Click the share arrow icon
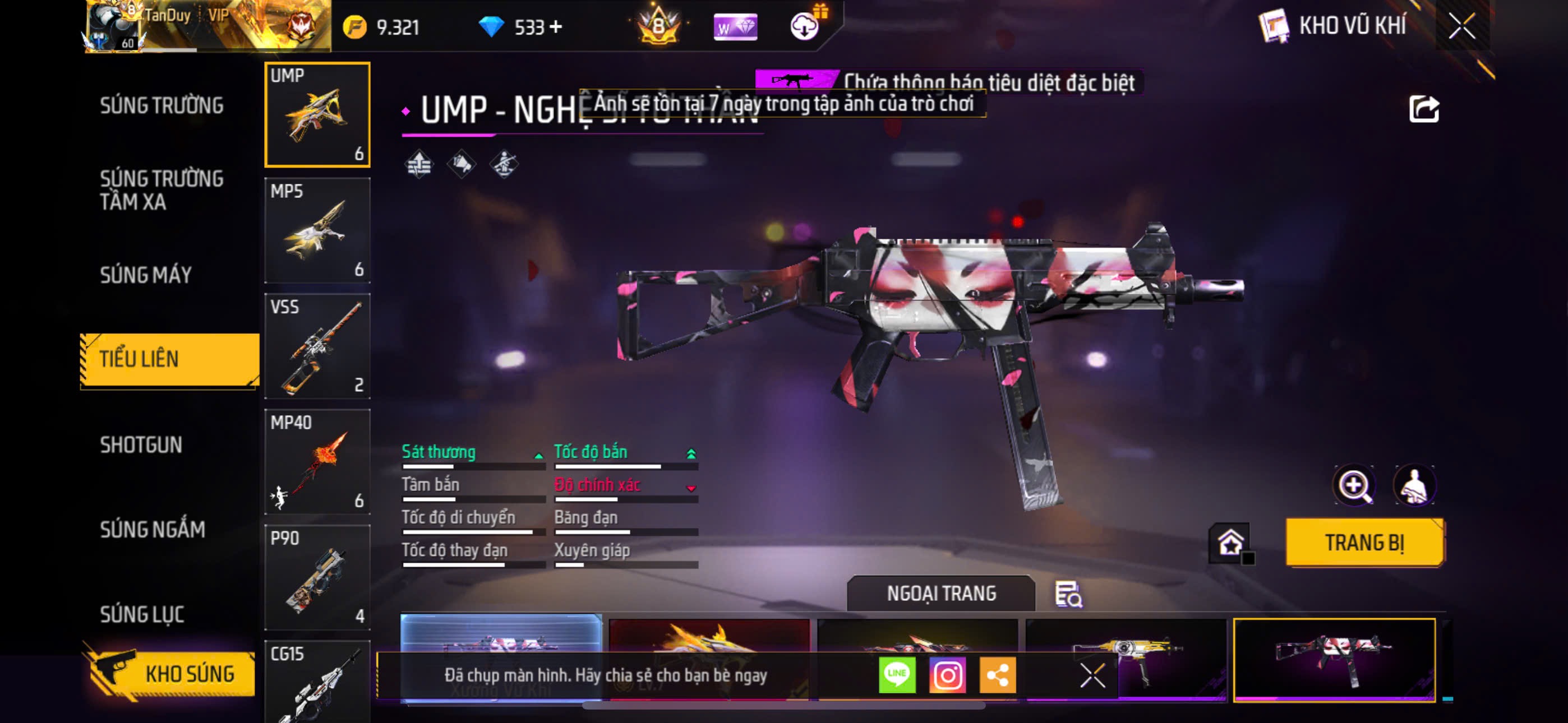Image resolution: width=1568 pixels, height=723 pixels. (x=1424, y=110)
